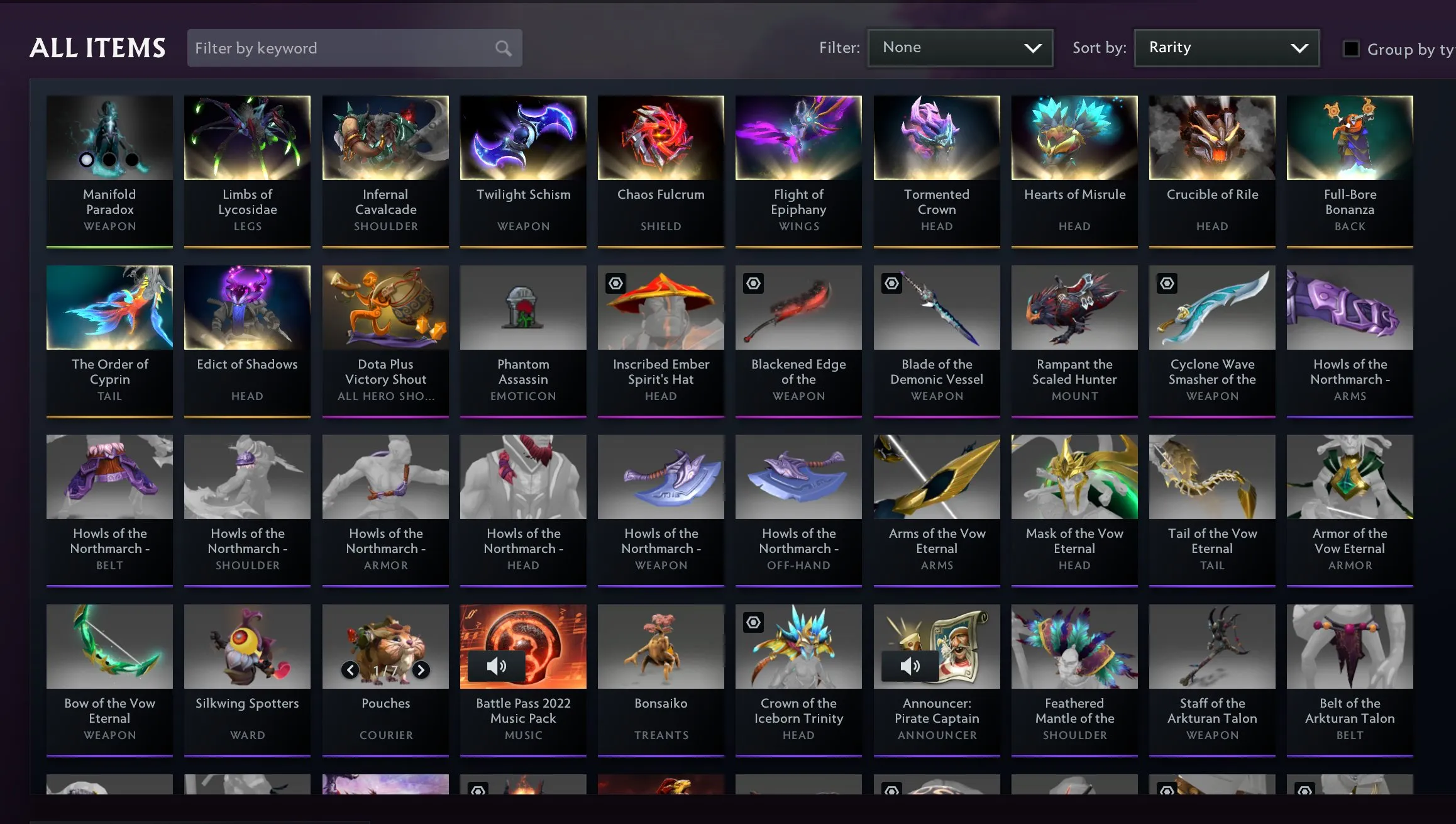
Task: Click the gem icon on Cyclone Wave Smasher
Action: click(1167, 283)
